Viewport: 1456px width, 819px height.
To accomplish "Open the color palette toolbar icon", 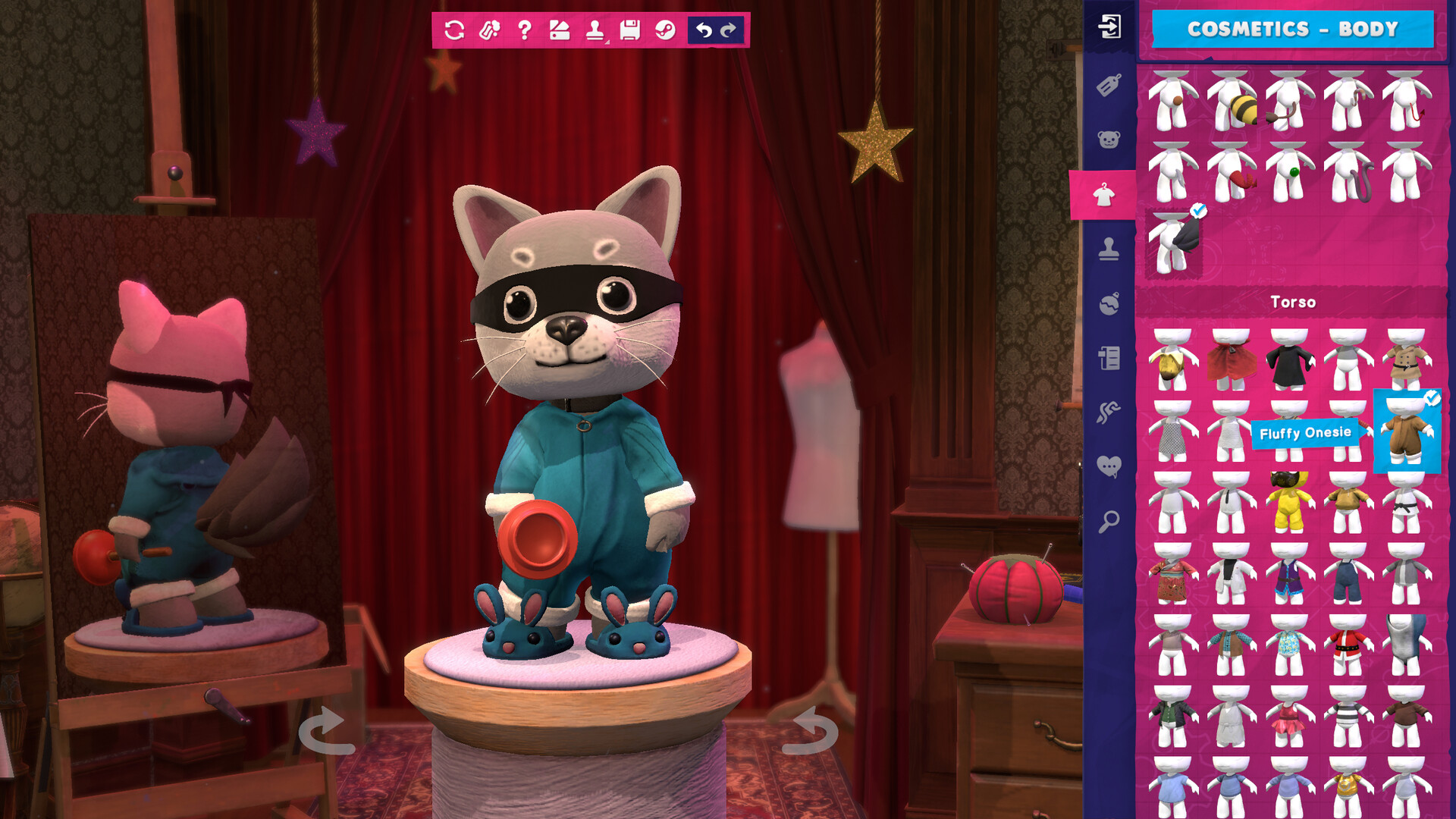I will point(558,30).
